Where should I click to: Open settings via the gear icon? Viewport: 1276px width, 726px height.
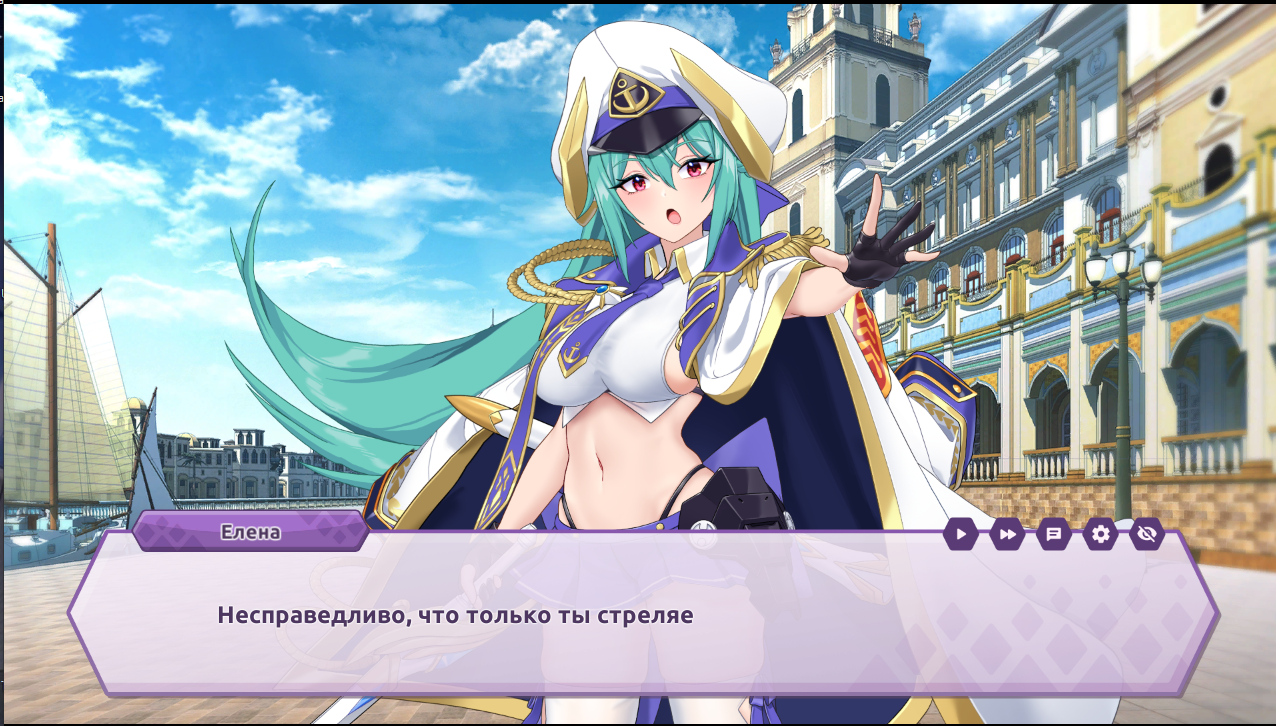click(1100, 534)
